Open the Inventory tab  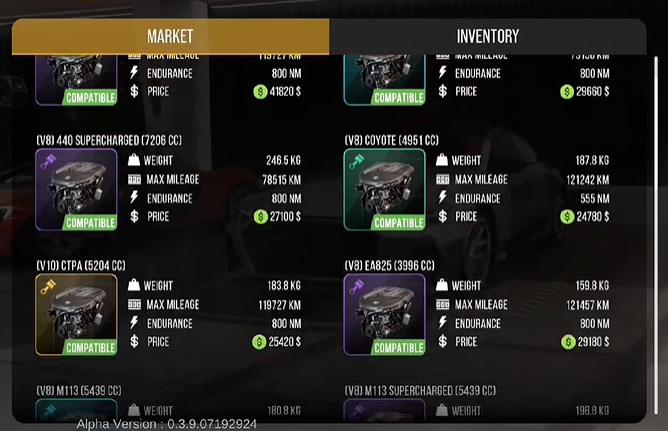(487, 36)
